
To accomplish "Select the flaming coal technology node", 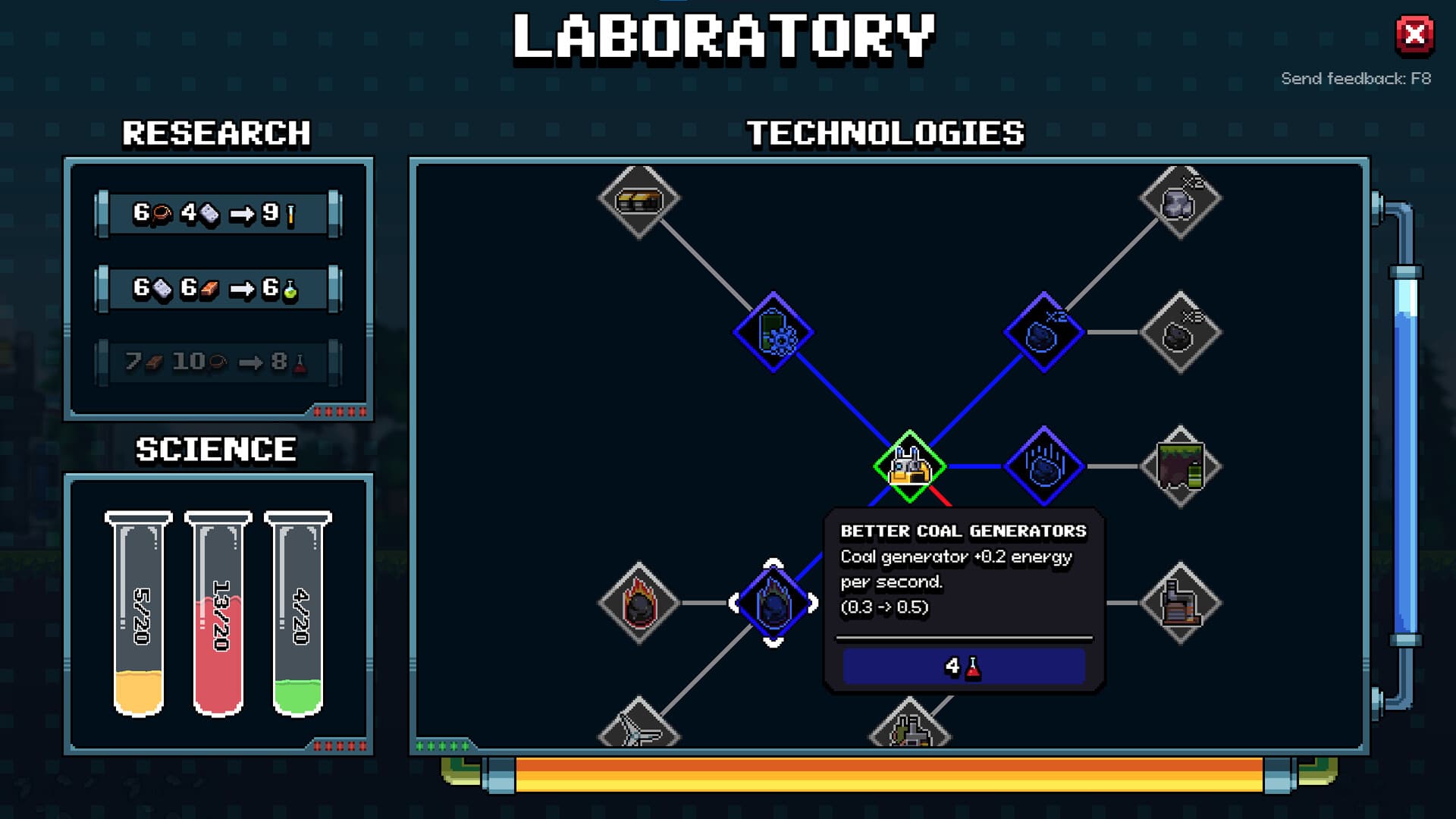I will coord(639,603).
